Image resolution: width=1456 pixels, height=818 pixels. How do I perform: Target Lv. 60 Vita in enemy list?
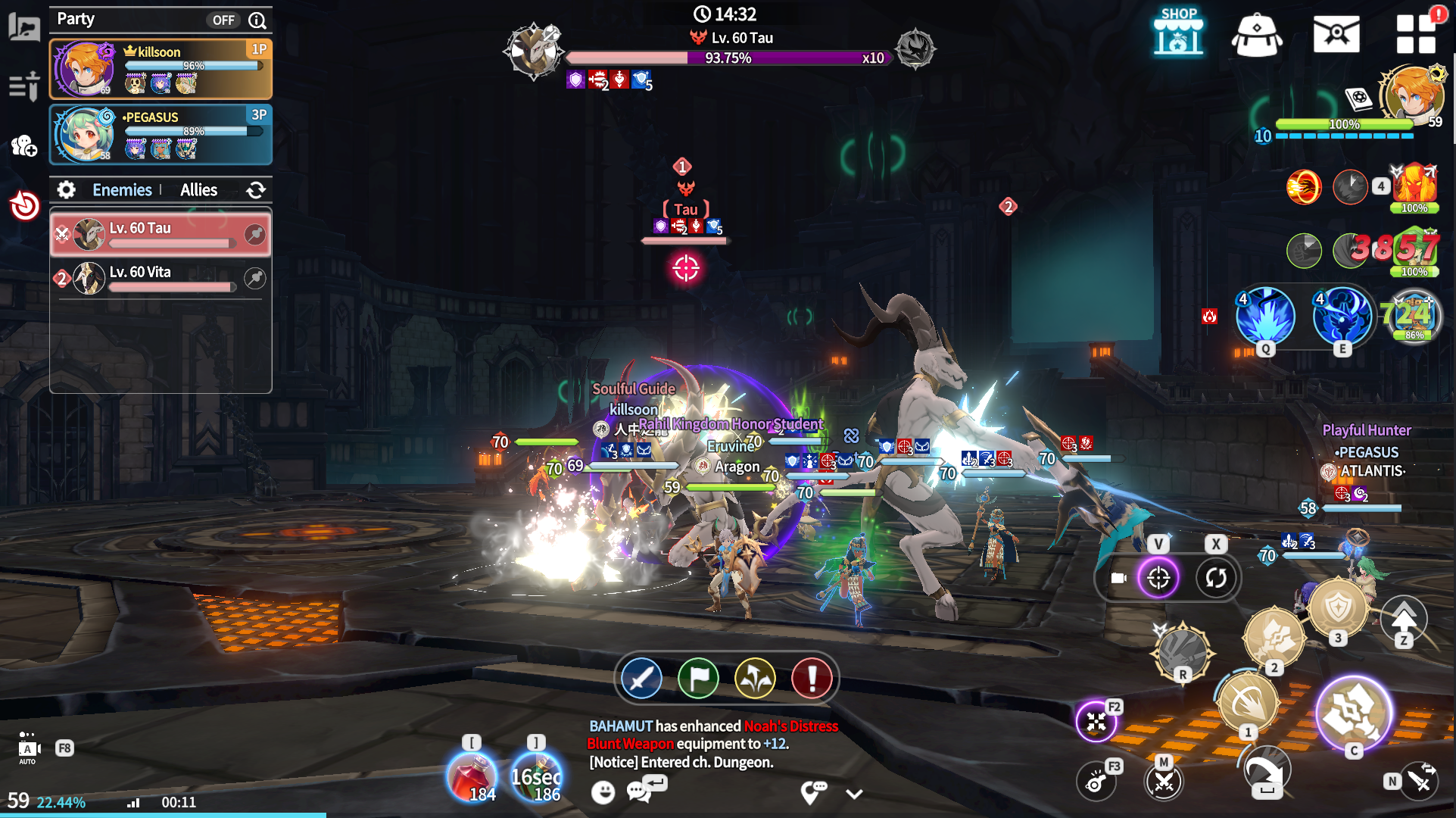[x=161, y=279]
